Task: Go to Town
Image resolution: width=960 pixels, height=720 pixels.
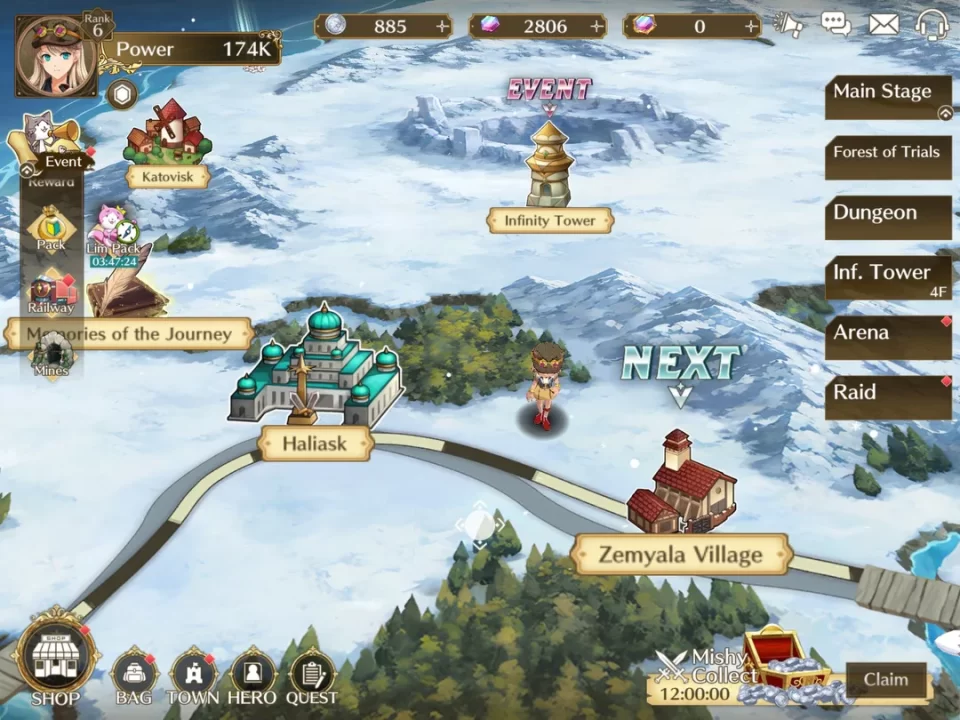Action: tap(194, 675)
